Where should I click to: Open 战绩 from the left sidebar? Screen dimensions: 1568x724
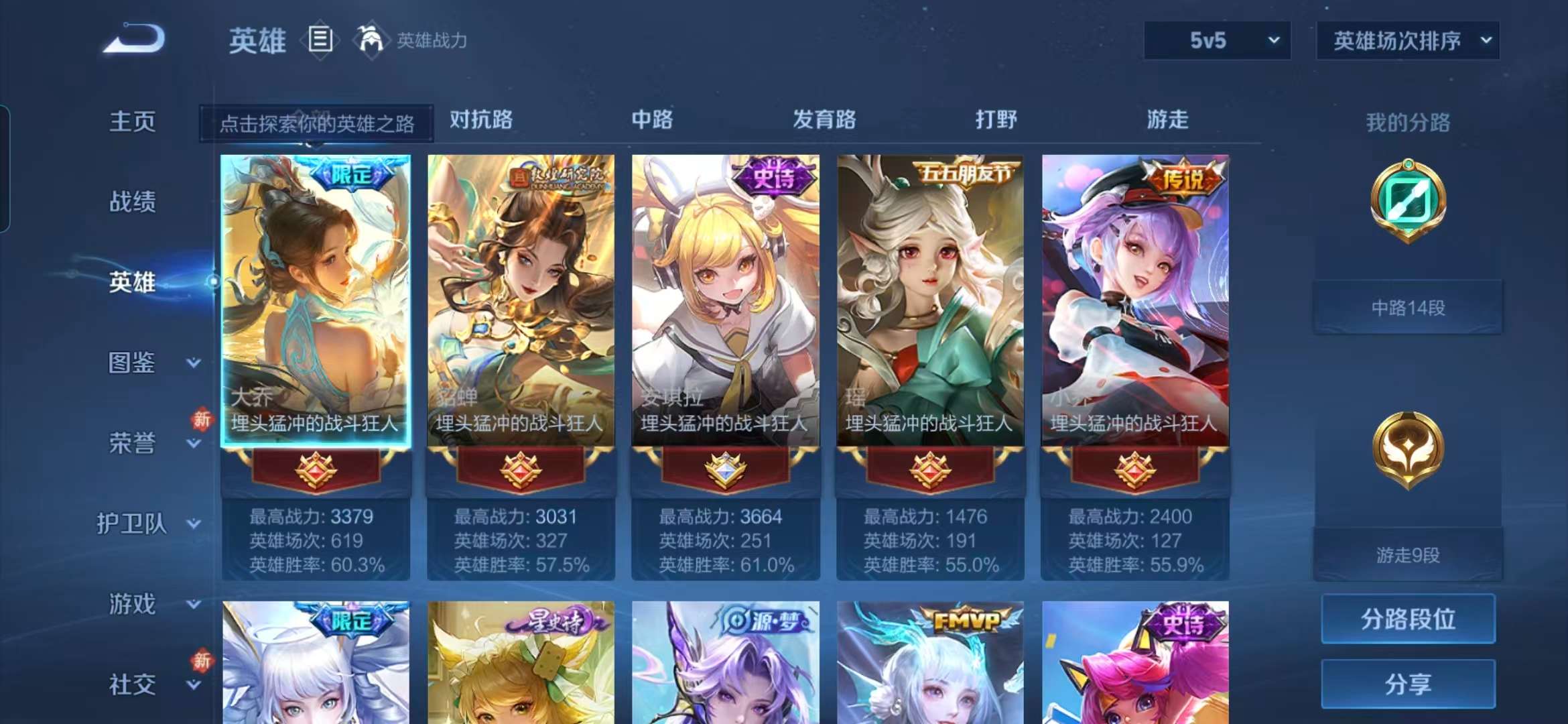point(132,202)
